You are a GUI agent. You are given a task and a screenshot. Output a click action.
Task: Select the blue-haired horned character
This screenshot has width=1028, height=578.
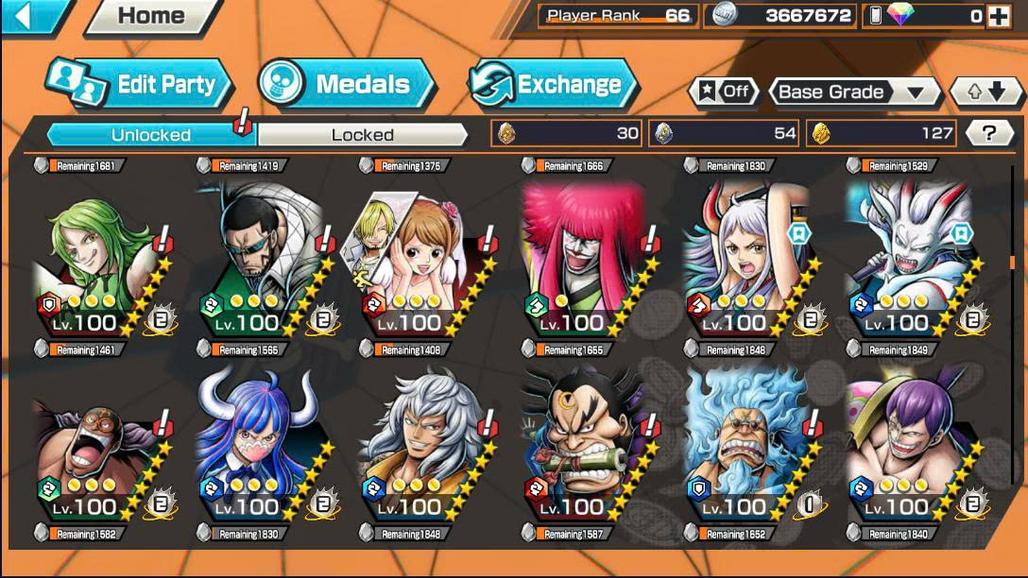[x=257, y=447]
